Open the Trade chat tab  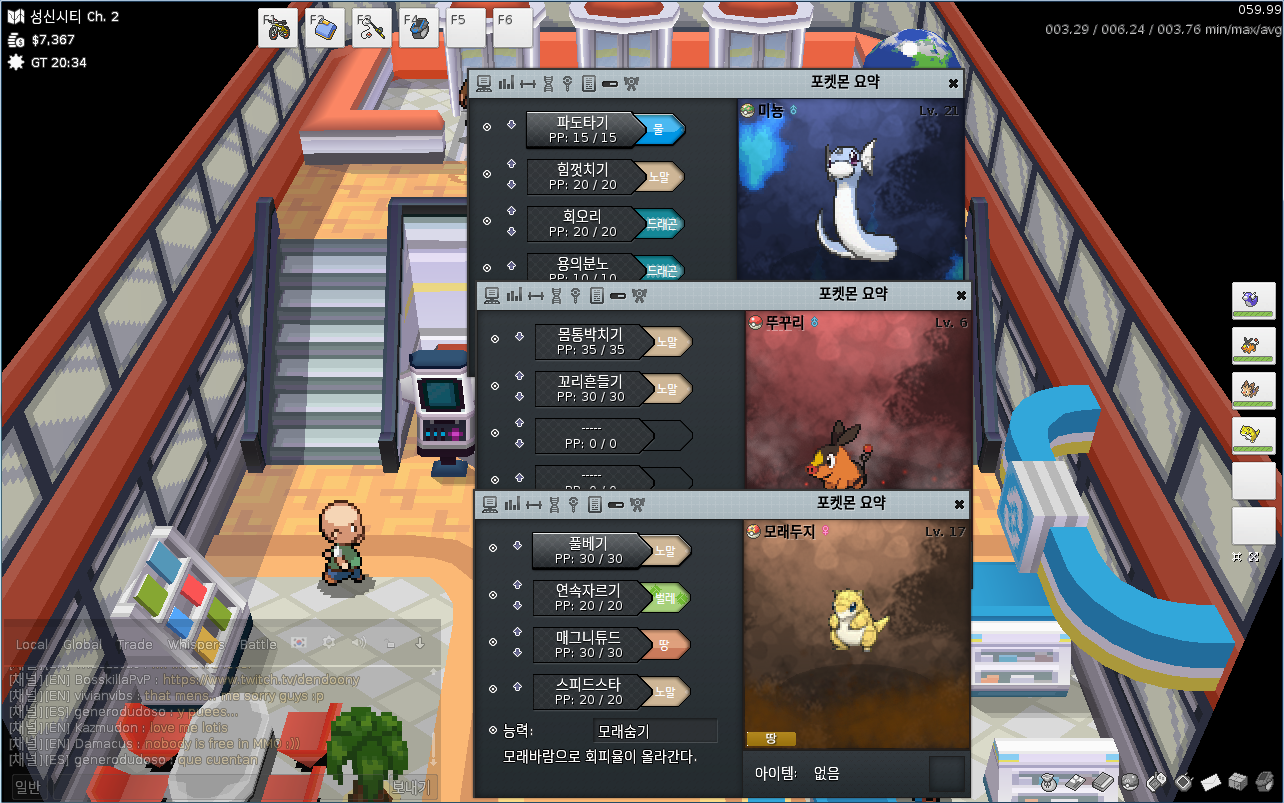tap(135, 645)
